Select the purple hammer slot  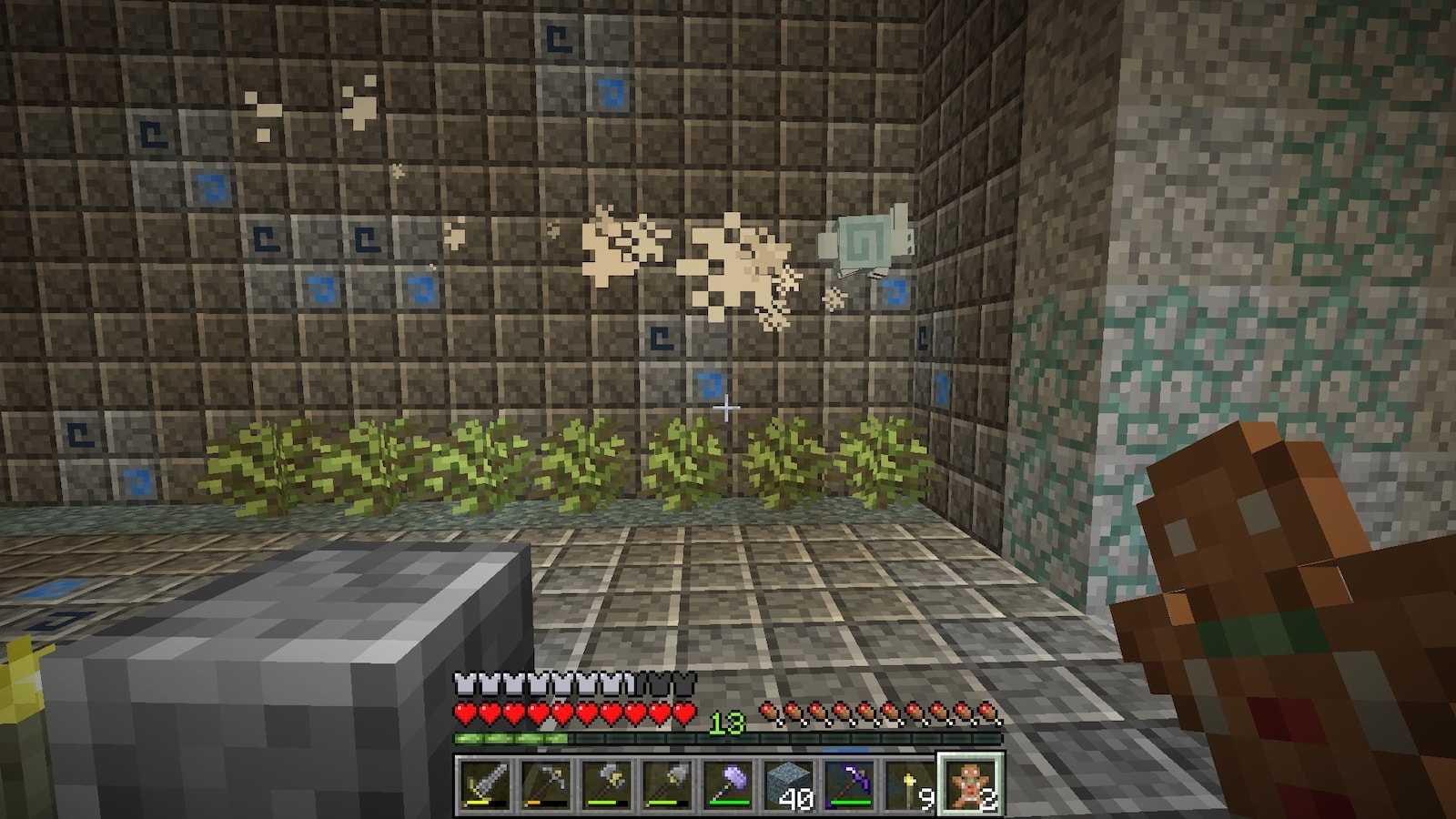[728, 783]
